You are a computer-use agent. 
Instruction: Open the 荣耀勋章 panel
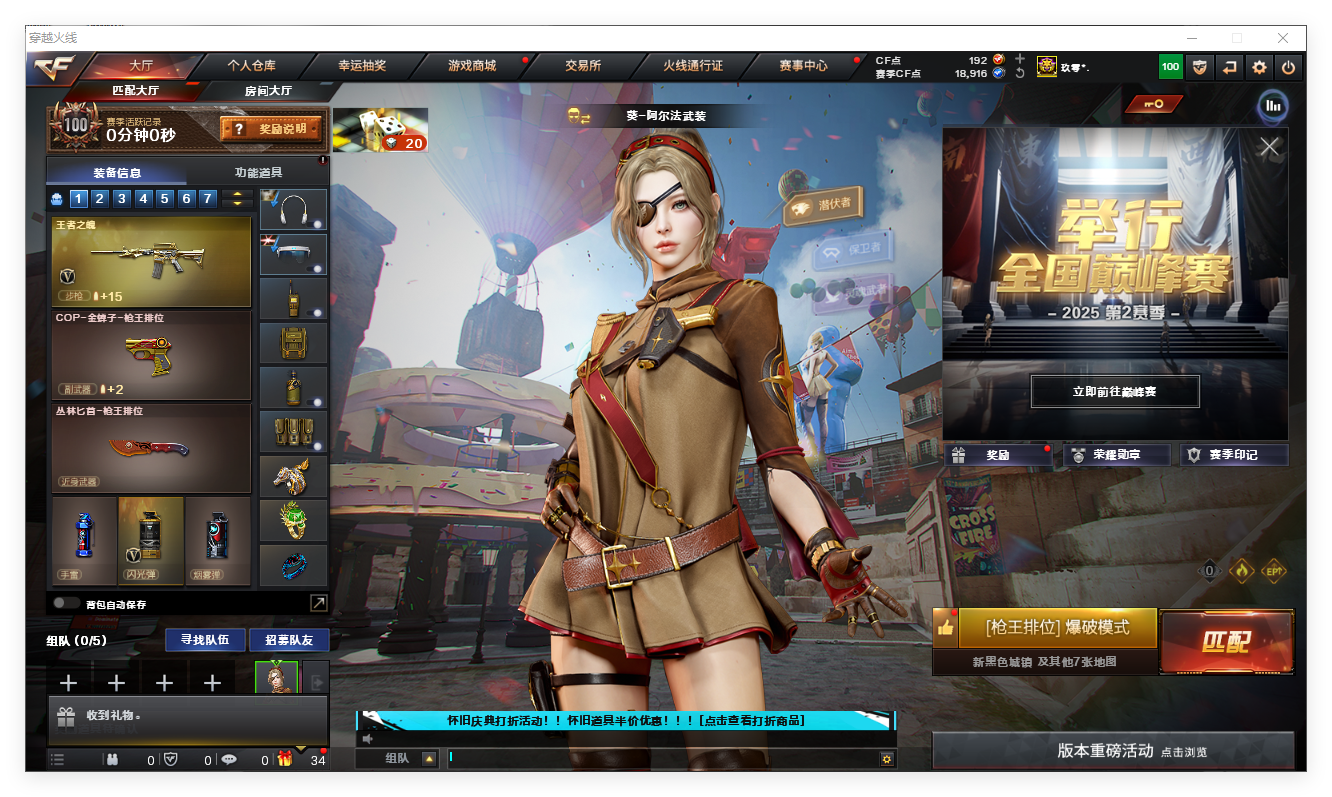click(1115, 455)
